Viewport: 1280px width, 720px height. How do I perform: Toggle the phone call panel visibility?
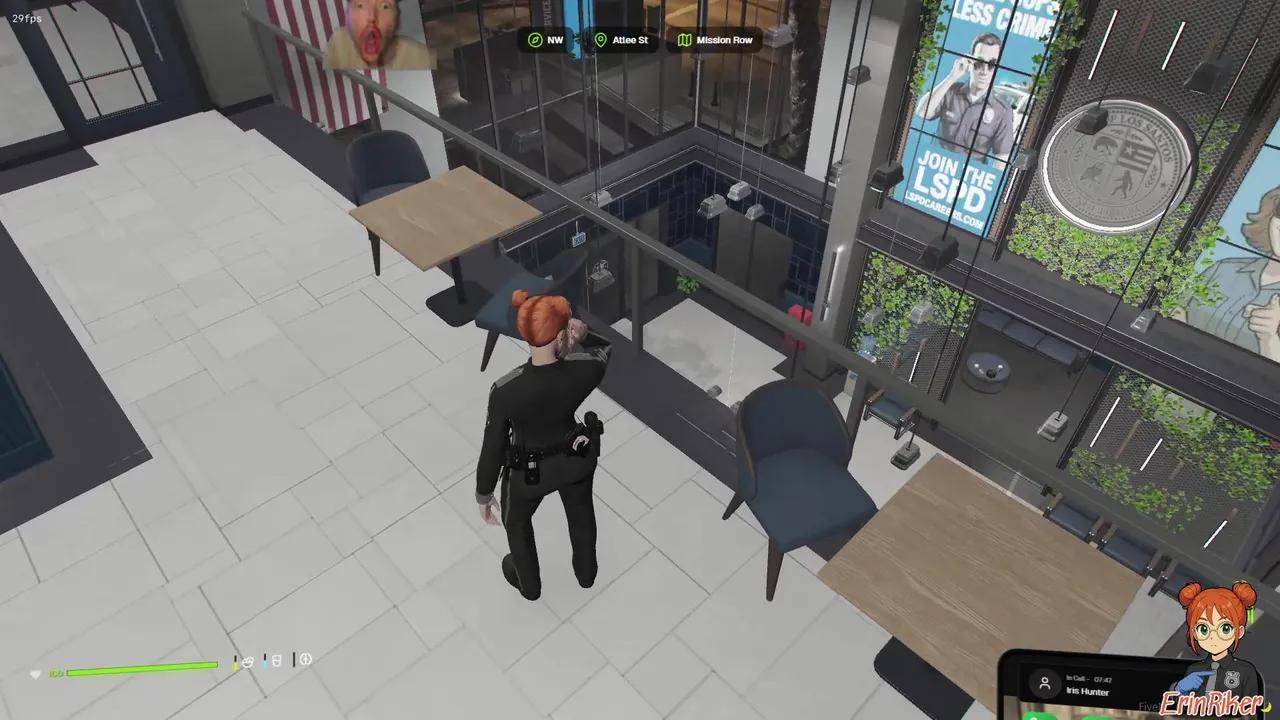coord(1100,685)
